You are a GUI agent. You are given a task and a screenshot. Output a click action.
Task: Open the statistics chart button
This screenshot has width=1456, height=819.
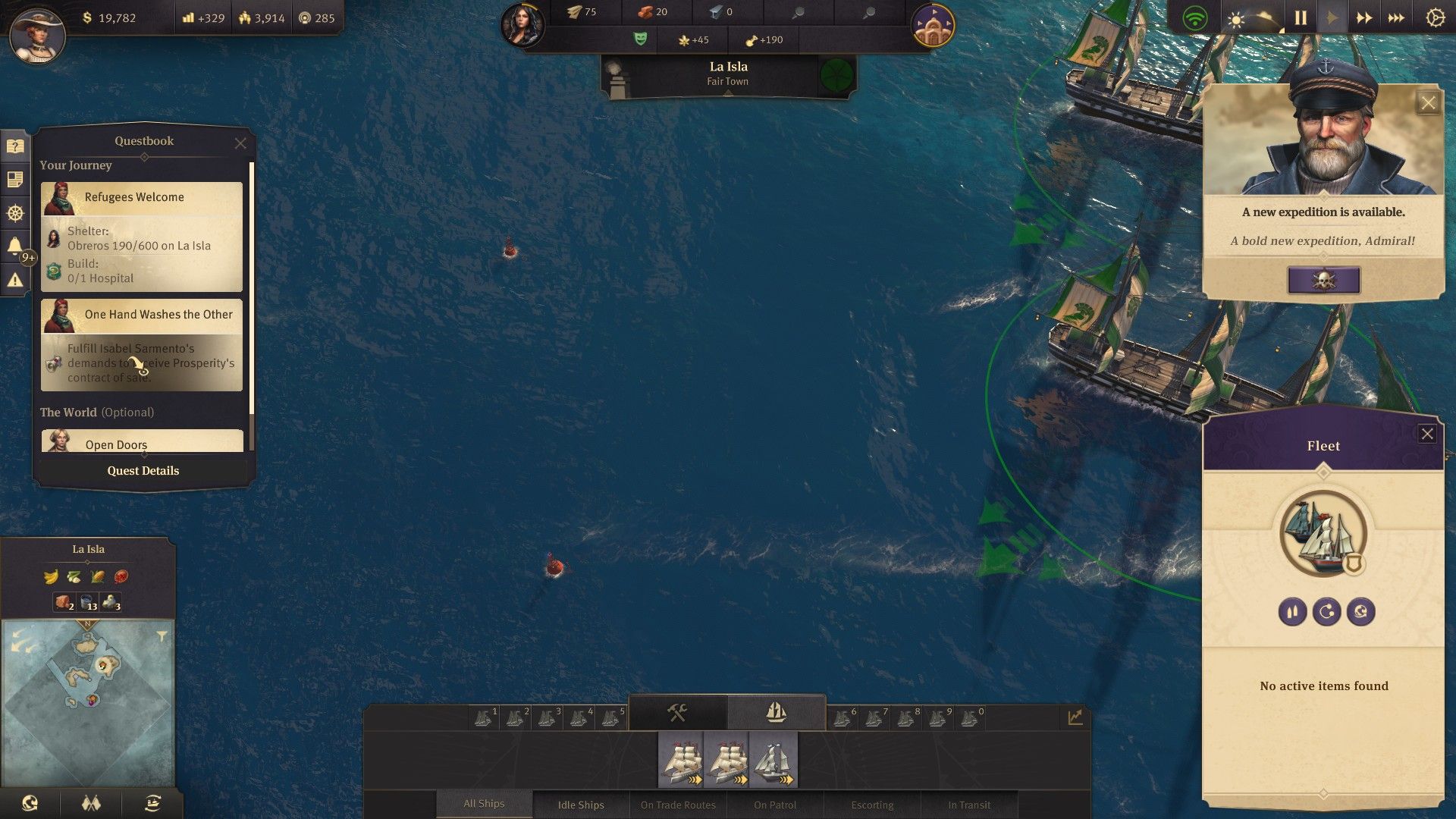(1075, 717)
